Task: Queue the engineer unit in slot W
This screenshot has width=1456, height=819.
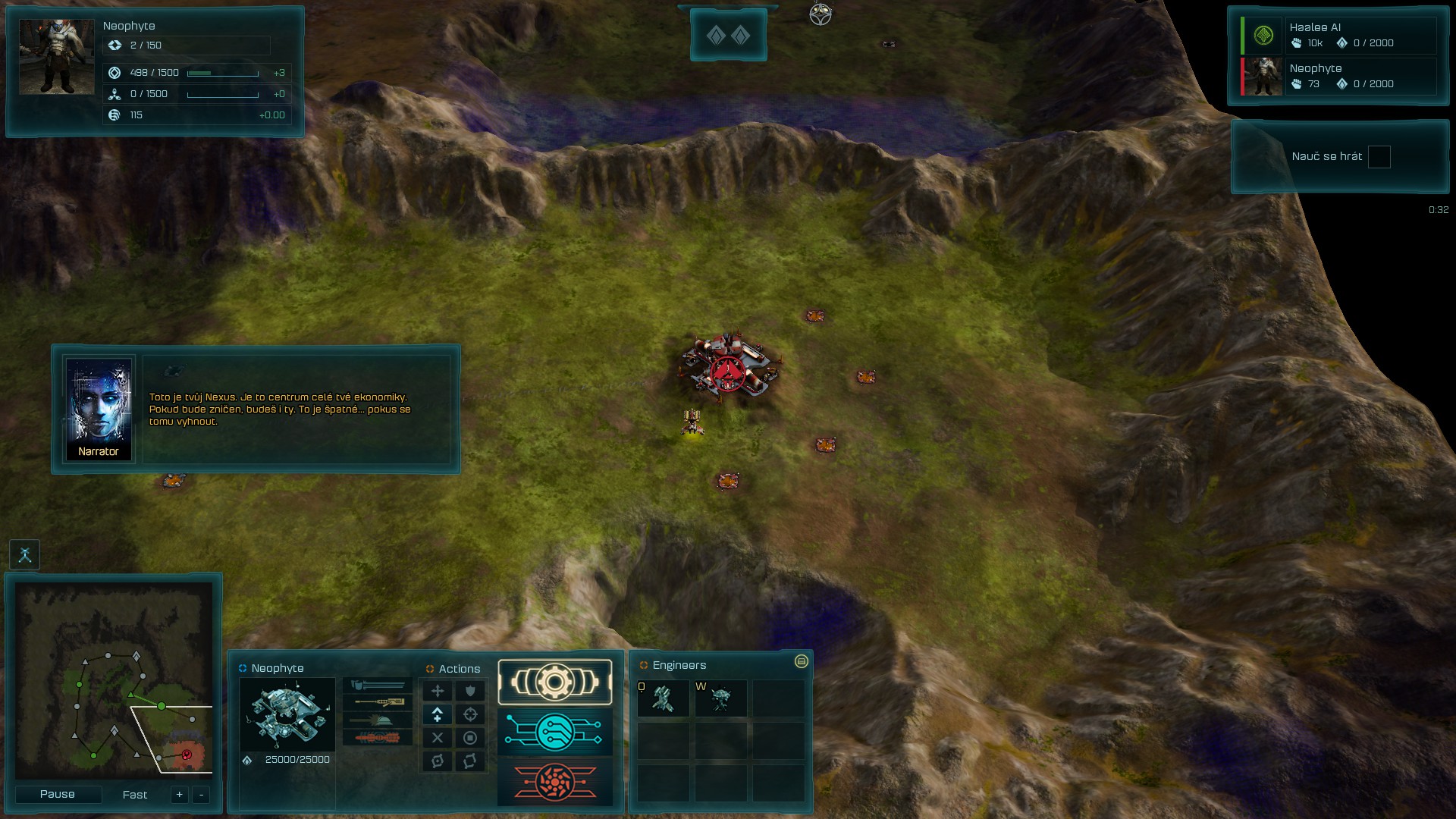Action: tap(720, 698)
